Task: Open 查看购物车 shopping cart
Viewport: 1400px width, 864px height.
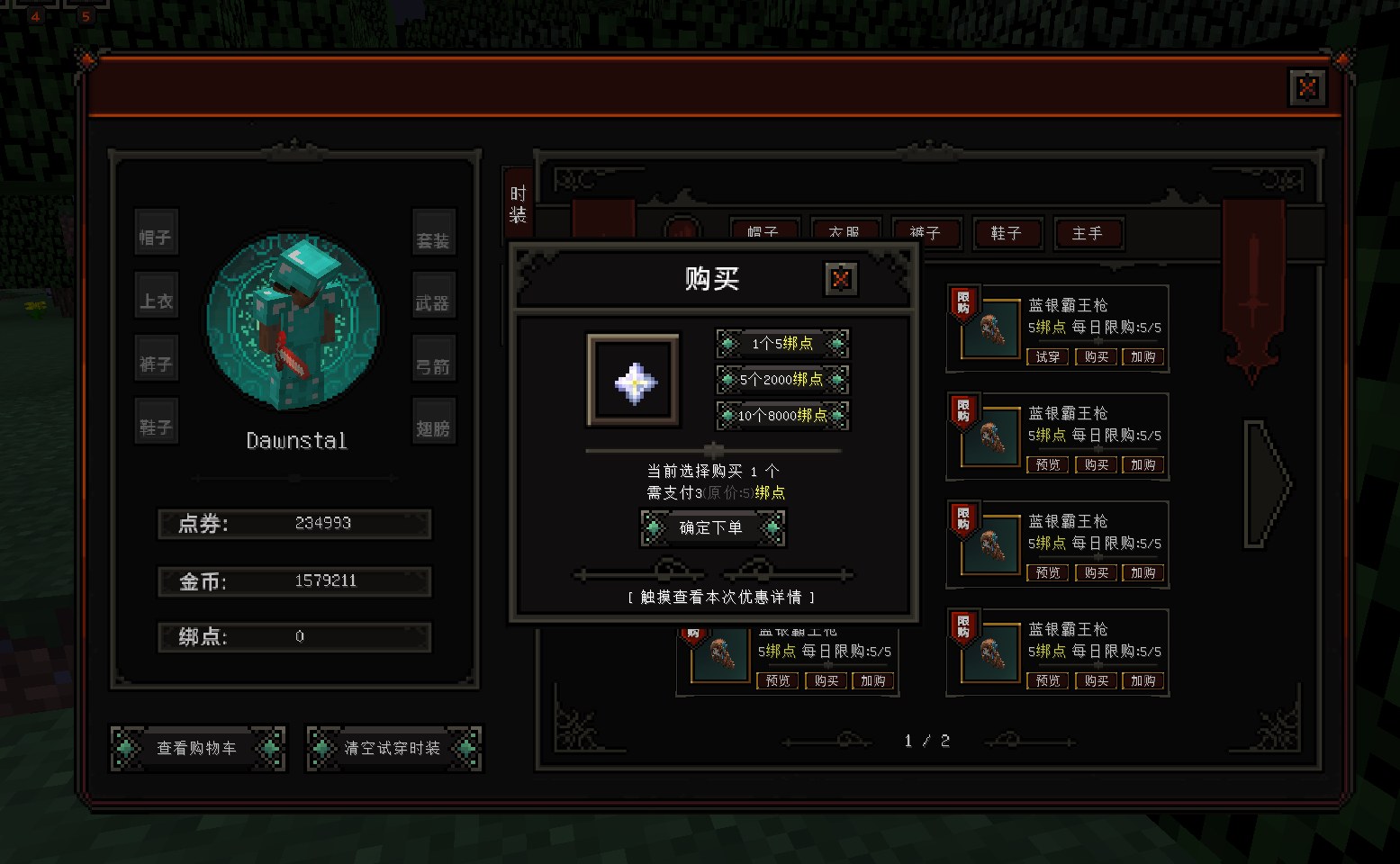Action: coord(197,749)
